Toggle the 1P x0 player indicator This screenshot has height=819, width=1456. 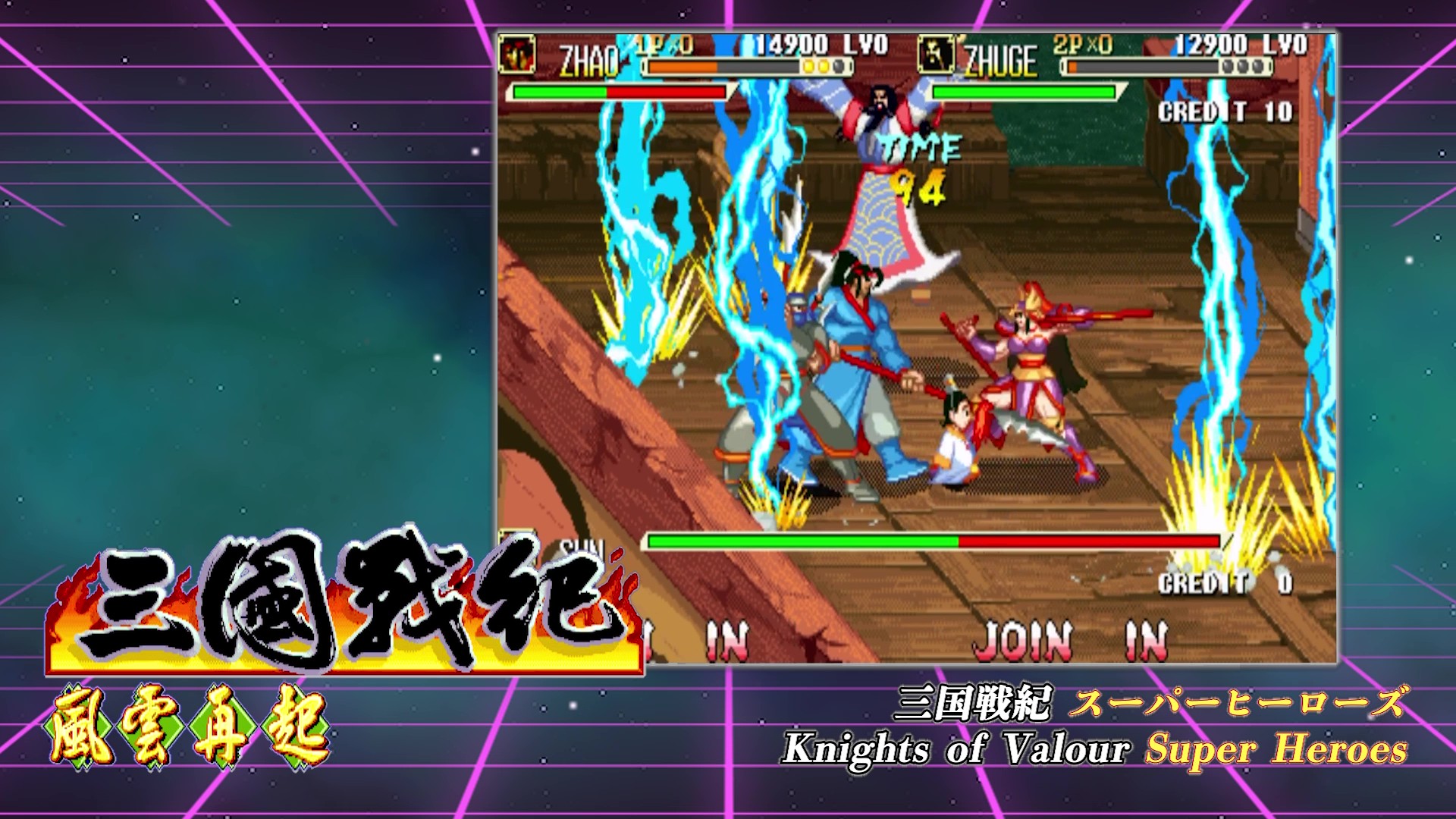click(x=662, y=45)
